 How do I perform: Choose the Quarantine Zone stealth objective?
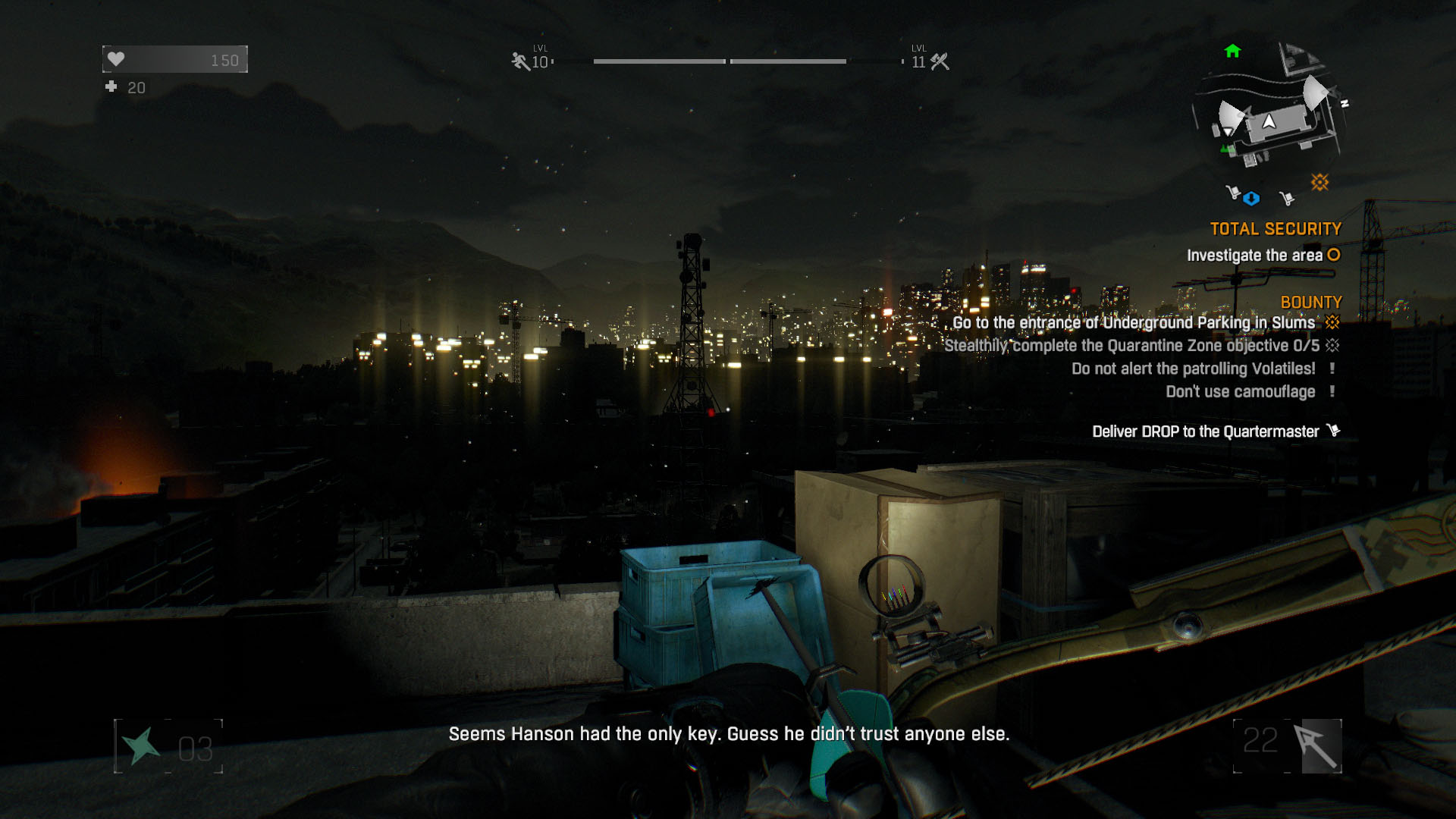click(1131, 346)
